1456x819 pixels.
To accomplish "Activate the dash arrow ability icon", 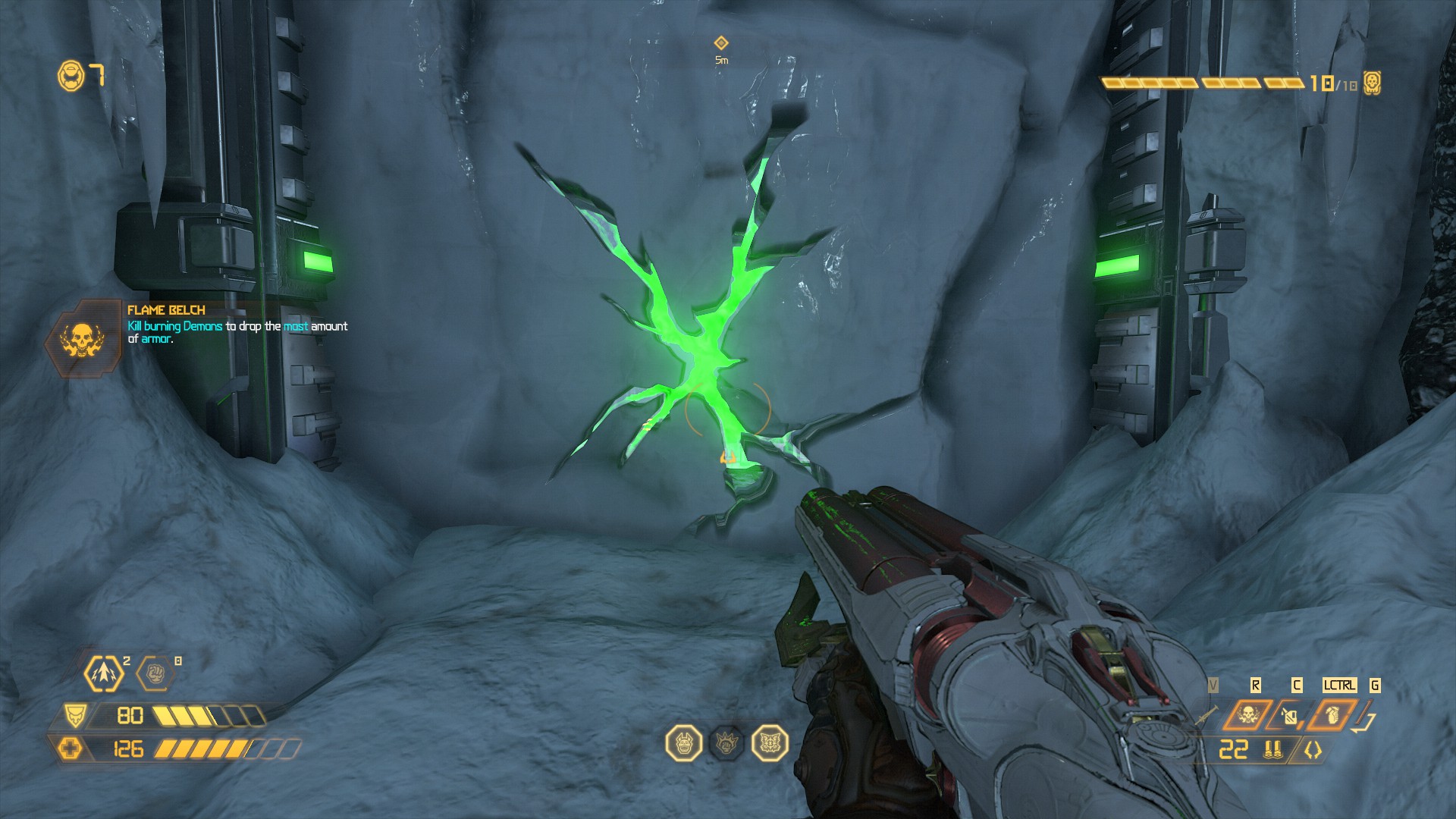I will coord(102,673).
